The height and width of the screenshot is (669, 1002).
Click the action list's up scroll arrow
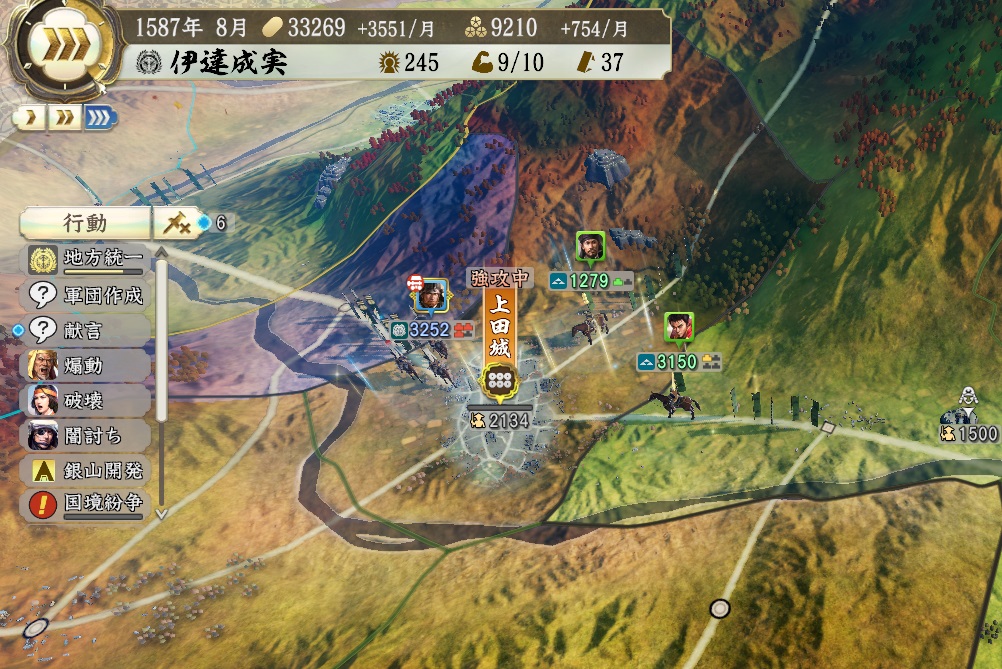click(161, 251)
